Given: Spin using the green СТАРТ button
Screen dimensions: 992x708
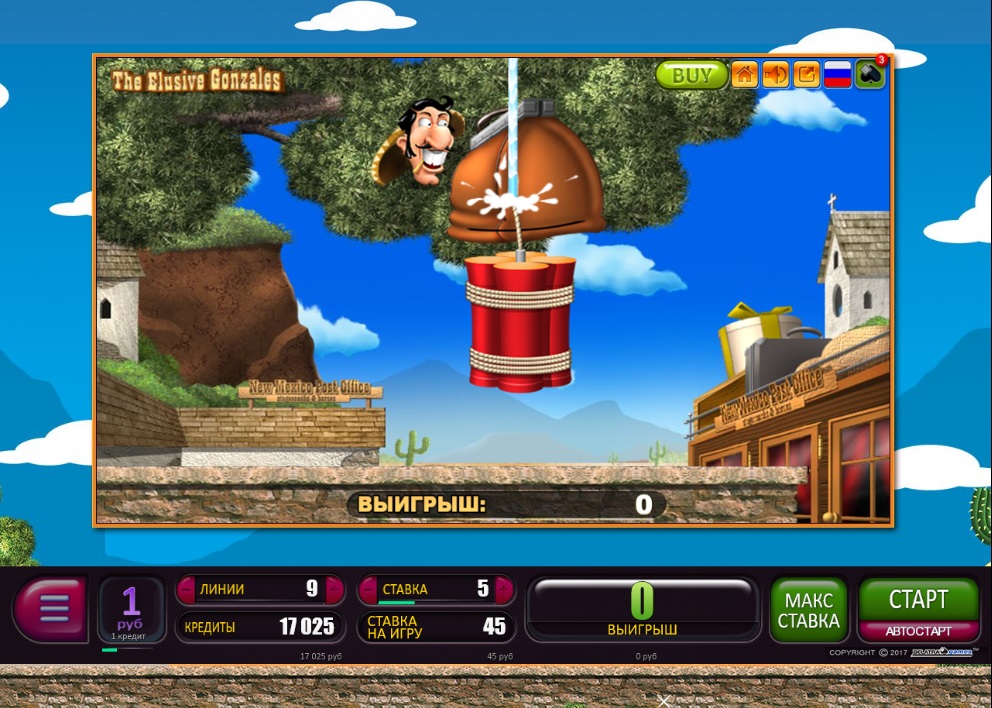Looking at the screenshot, I should [918, 600].
